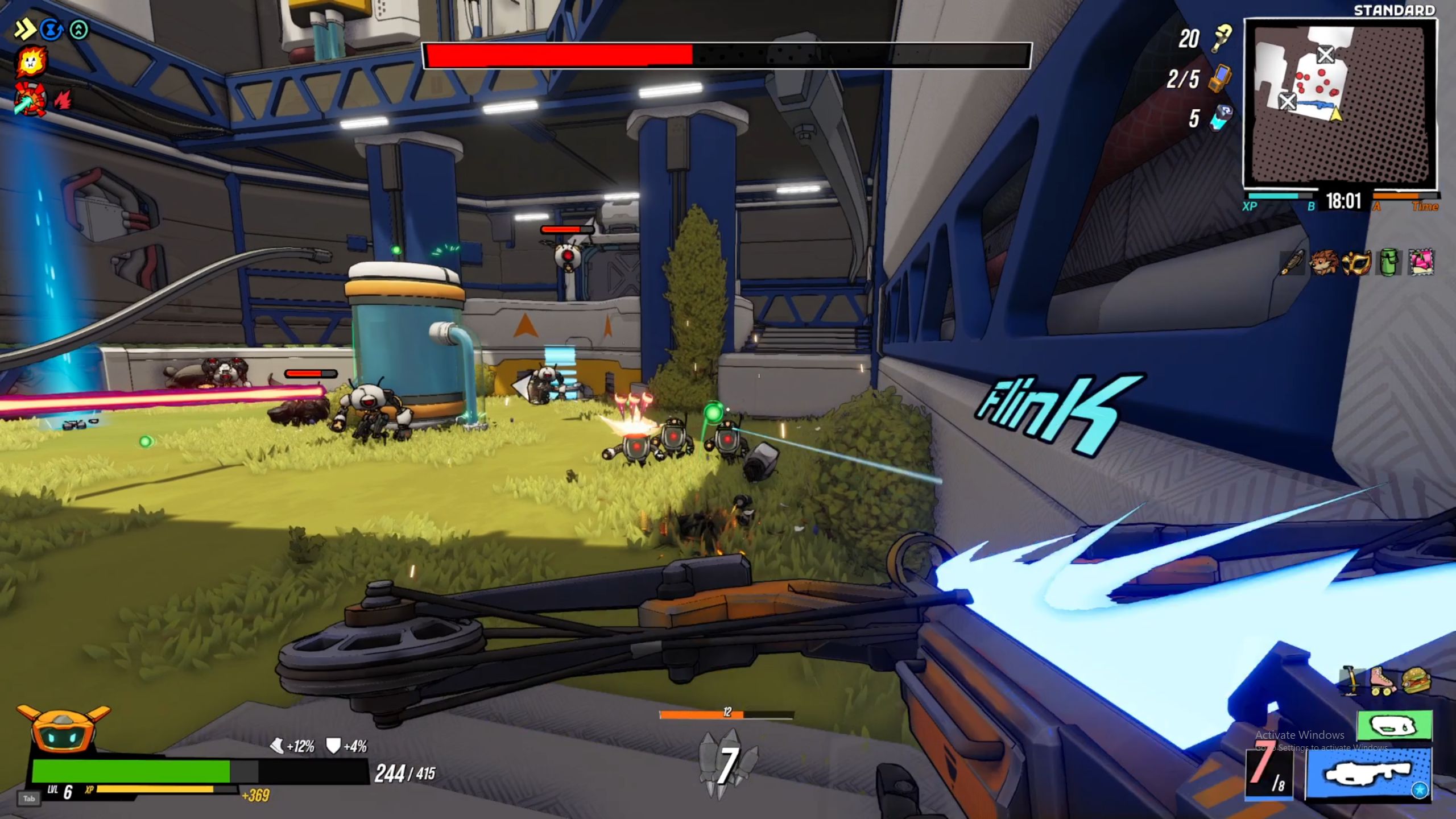Select the green canister perk icon
The height and width of the screenshot is (819, 1456).
coord(1388,263)
